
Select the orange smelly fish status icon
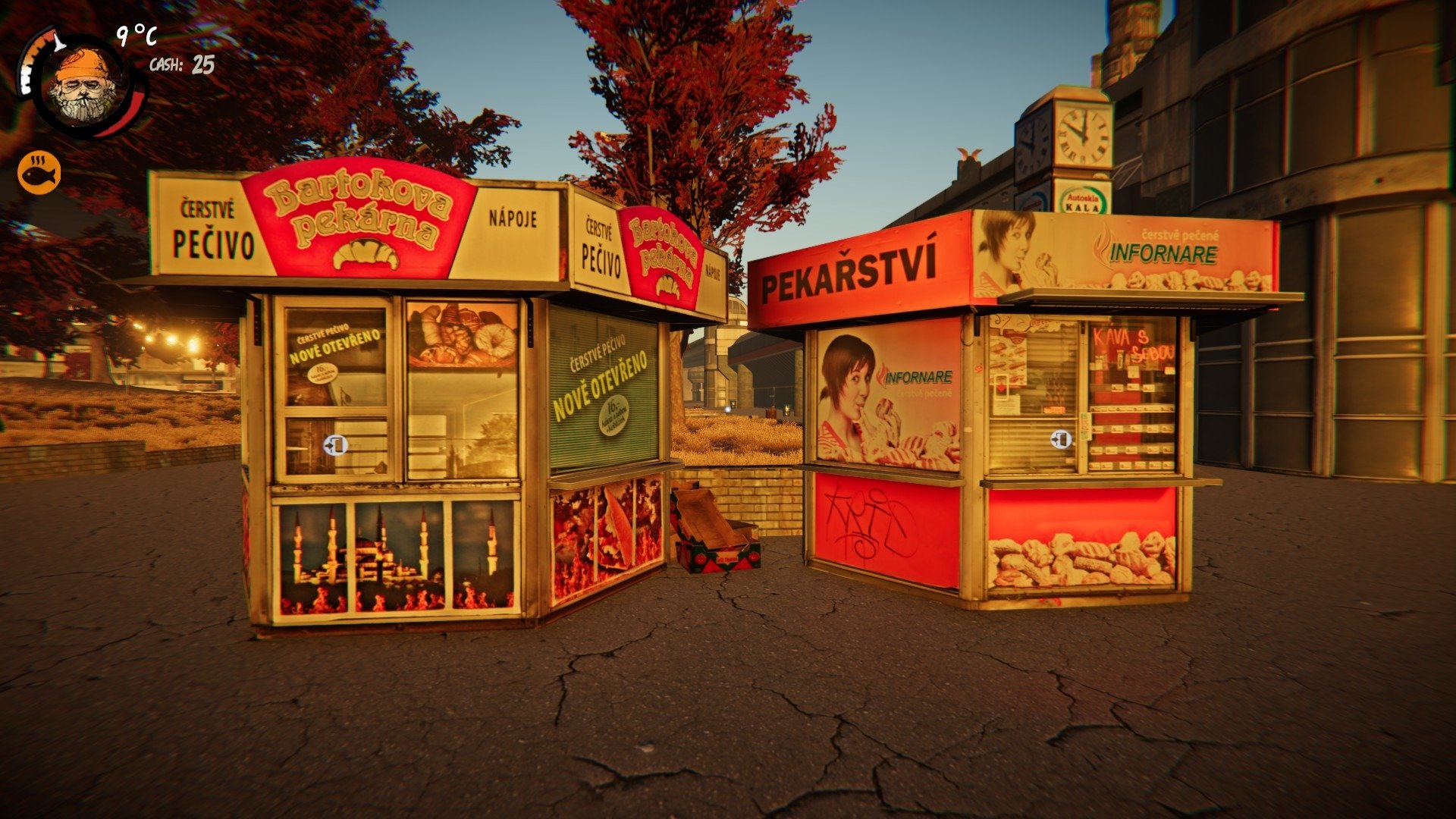39,173
